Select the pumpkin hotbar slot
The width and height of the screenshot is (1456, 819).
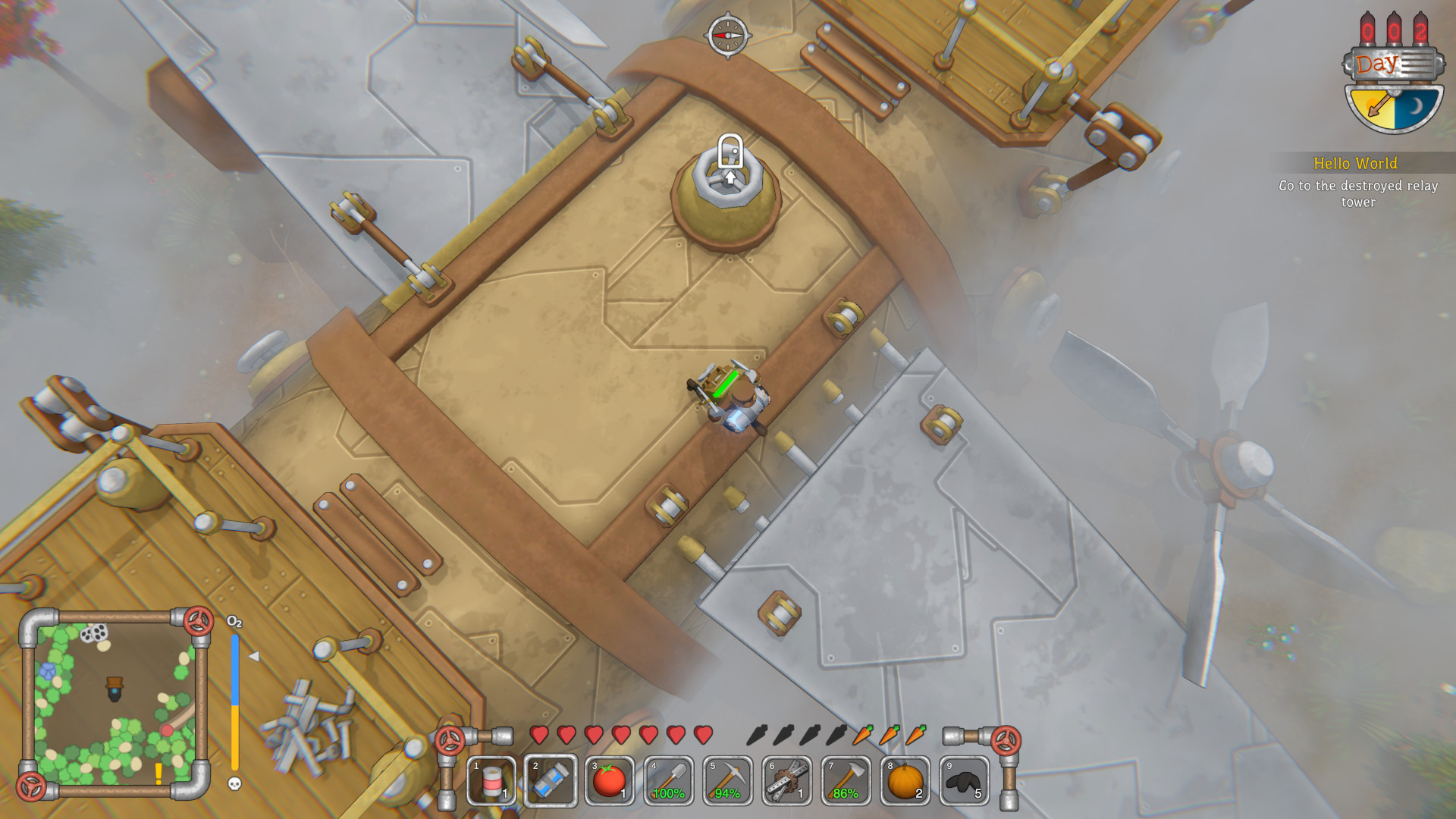click(905, 780)
